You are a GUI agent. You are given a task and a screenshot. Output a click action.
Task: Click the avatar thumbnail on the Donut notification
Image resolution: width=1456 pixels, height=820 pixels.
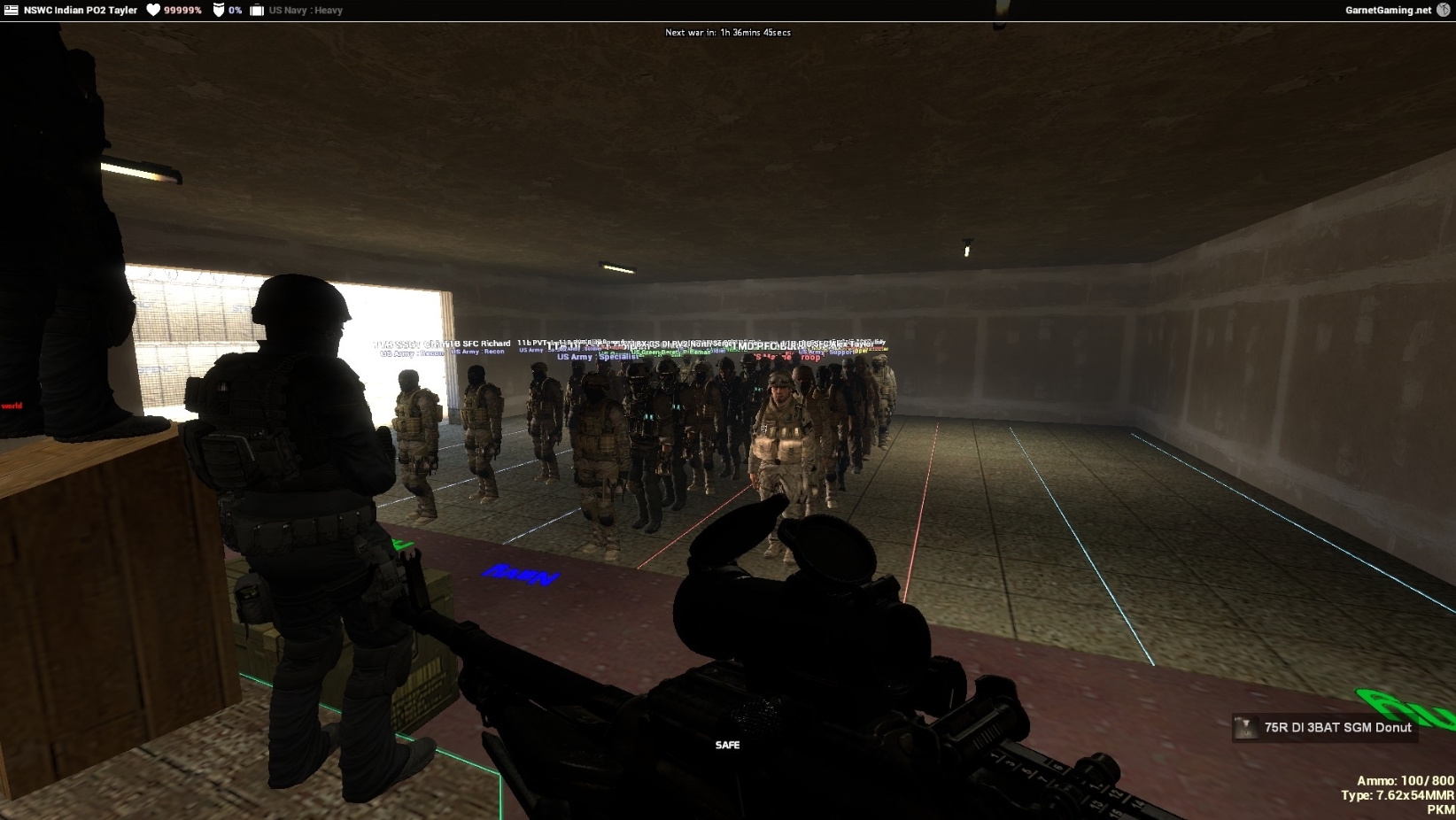click(1245, 729)
